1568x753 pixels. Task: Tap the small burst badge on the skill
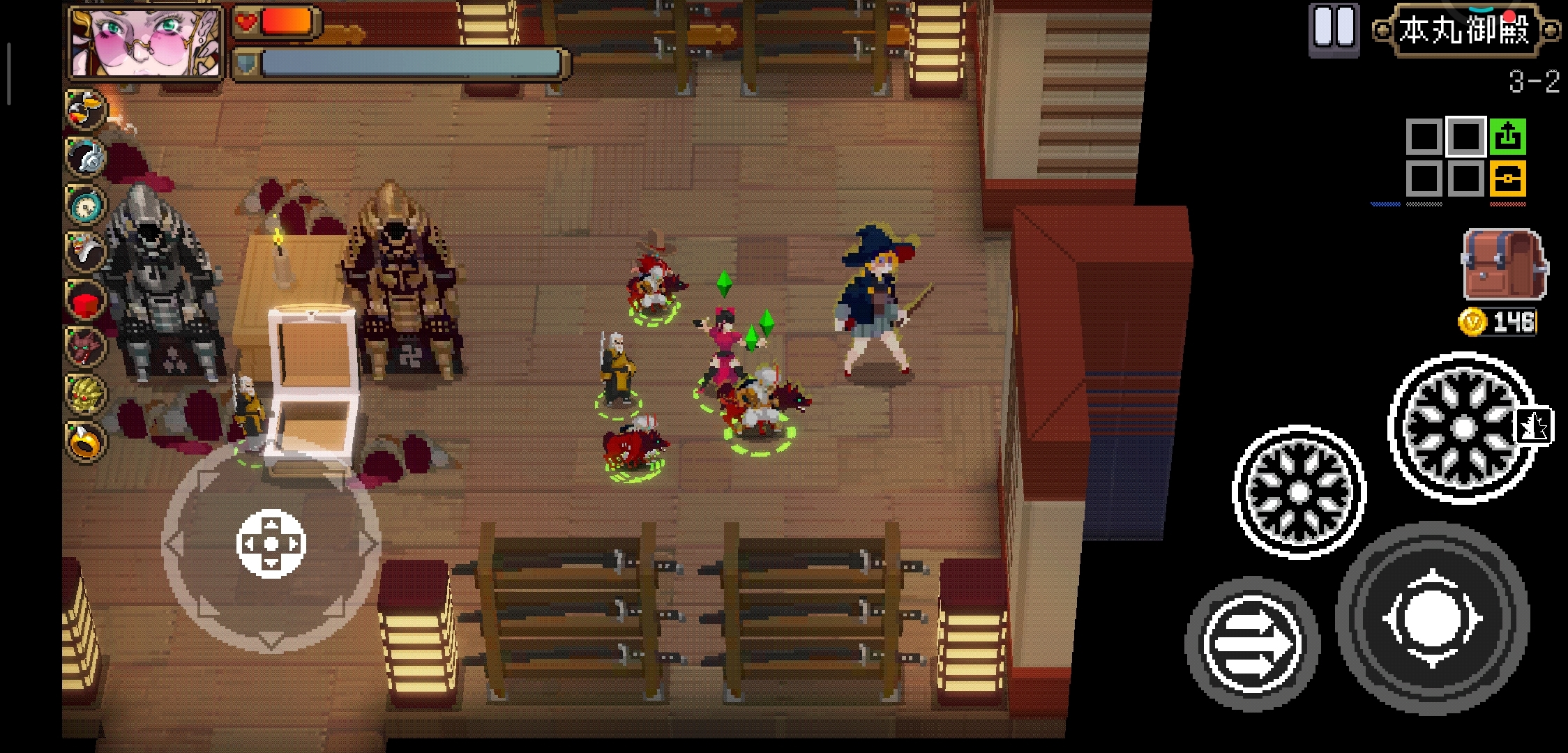(x=1533, y=425)
